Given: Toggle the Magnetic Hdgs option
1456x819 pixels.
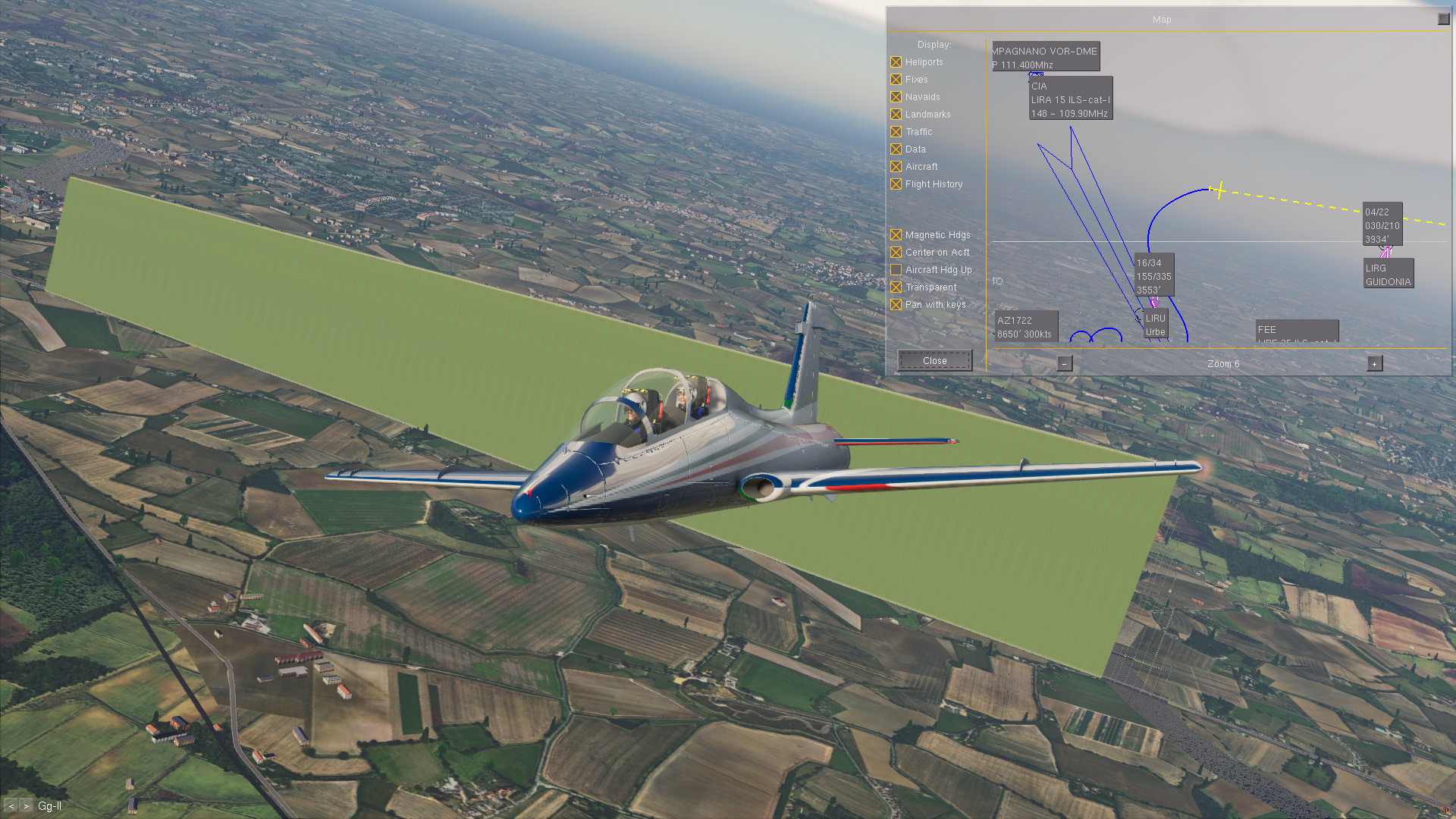Looking at the screenshot, I should (x=896, y=235).
